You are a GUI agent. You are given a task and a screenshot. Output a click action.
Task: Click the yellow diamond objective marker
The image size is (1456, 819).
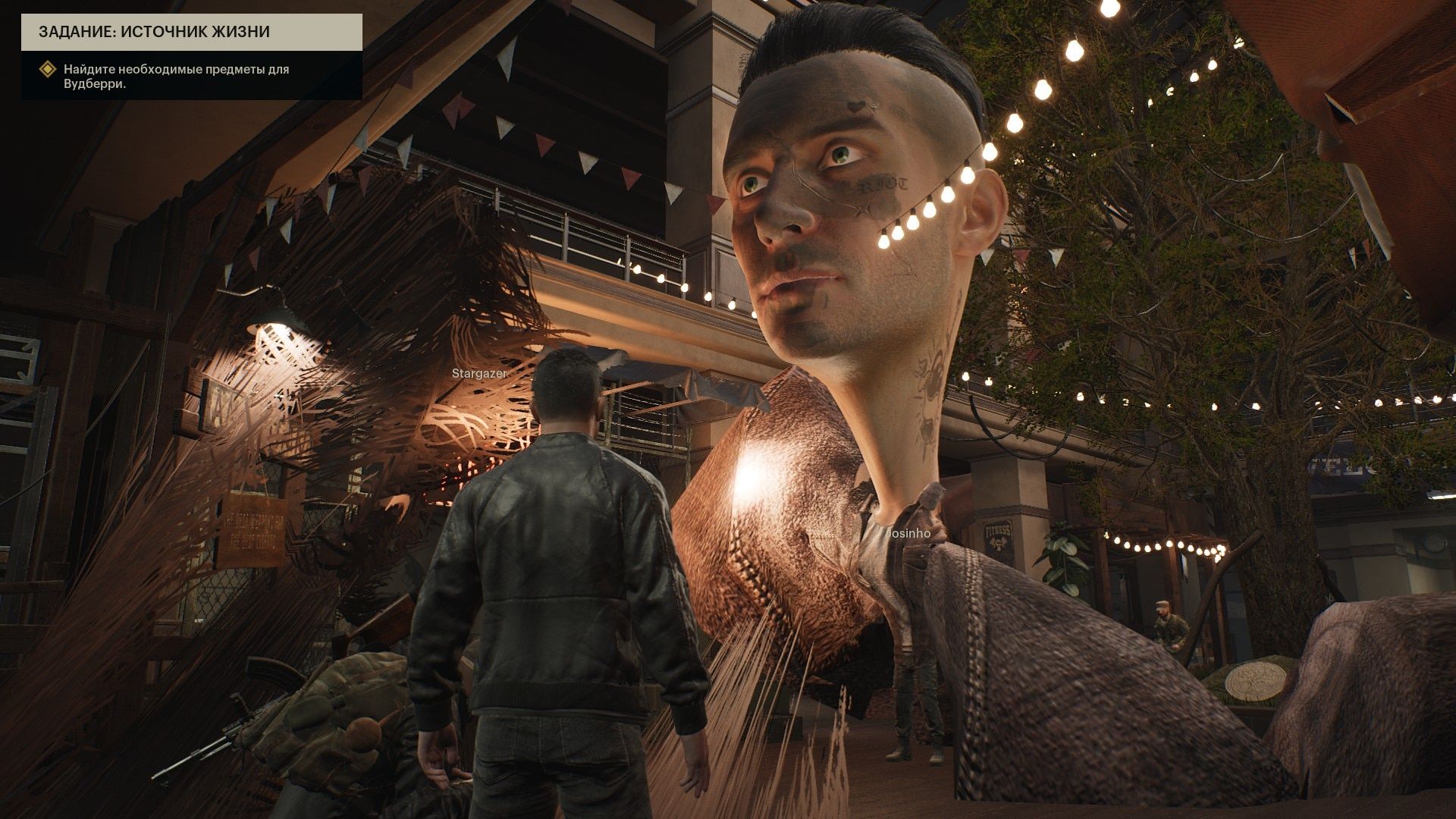[x=49, y=70]
